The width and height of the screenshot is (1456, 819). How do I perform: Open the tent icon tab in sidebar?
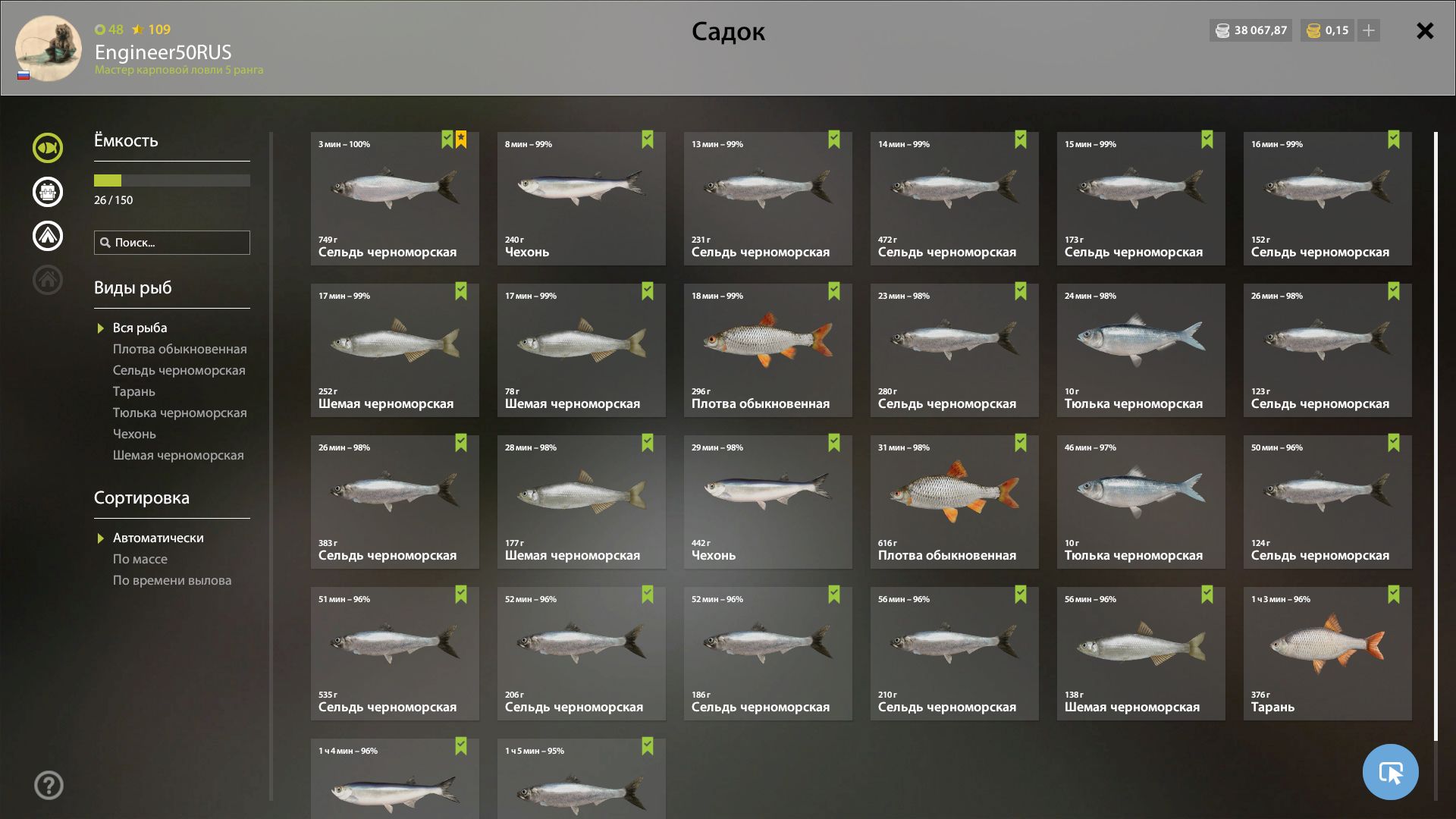click(x=48, y=236)
